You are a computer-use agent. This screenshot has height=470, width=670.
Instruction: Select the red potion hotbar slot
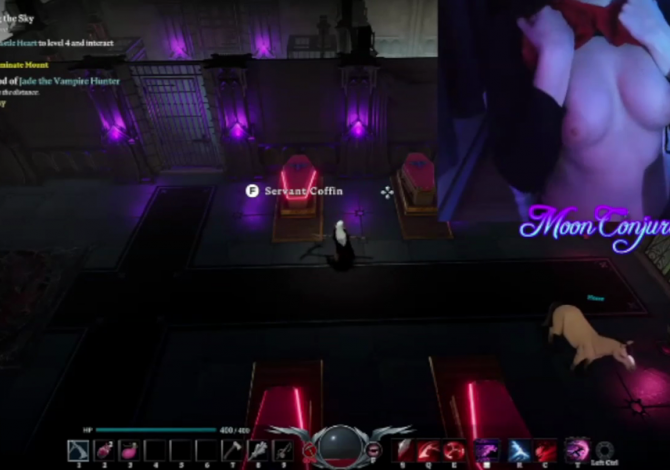coord(104,451)
